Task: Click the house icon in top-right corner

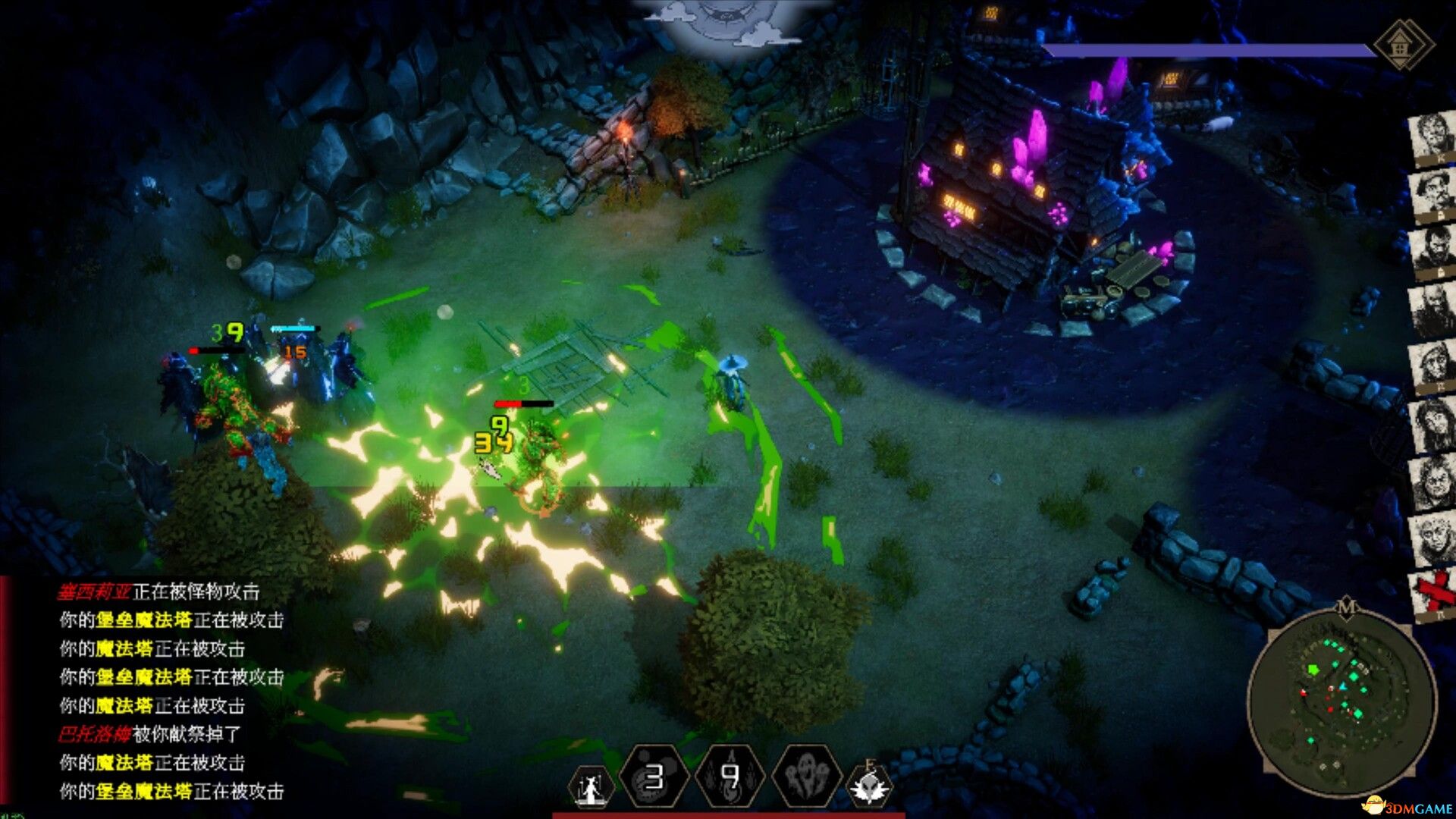Action: pos(1402,45)
